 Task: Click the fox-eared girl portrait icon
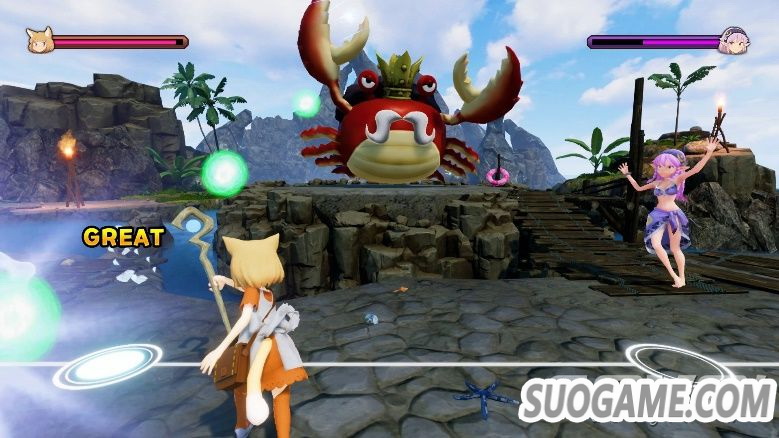[x=39, y=41]
